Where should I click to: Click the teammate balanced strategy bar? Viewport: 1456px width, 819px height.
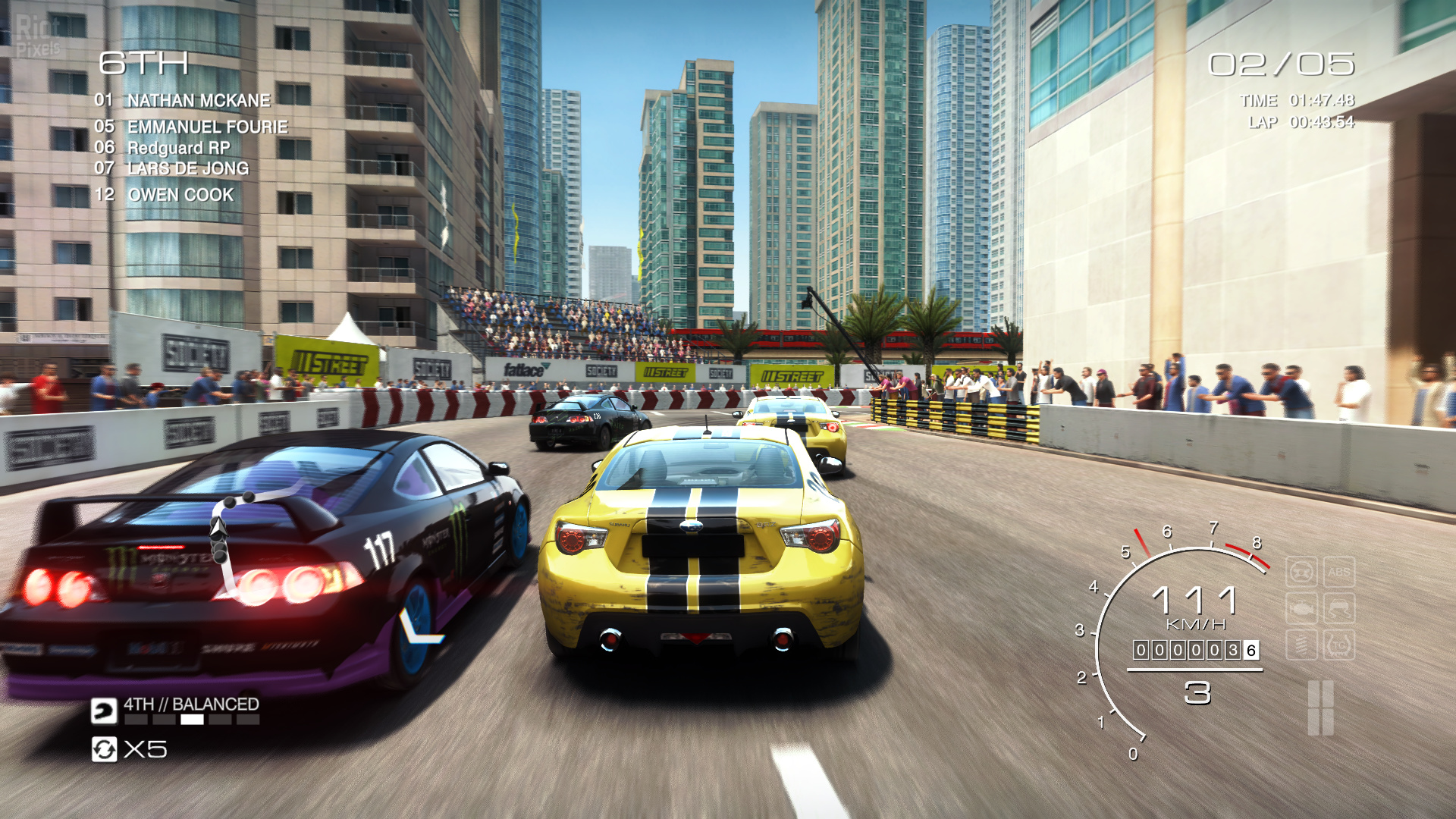(192, 720)
